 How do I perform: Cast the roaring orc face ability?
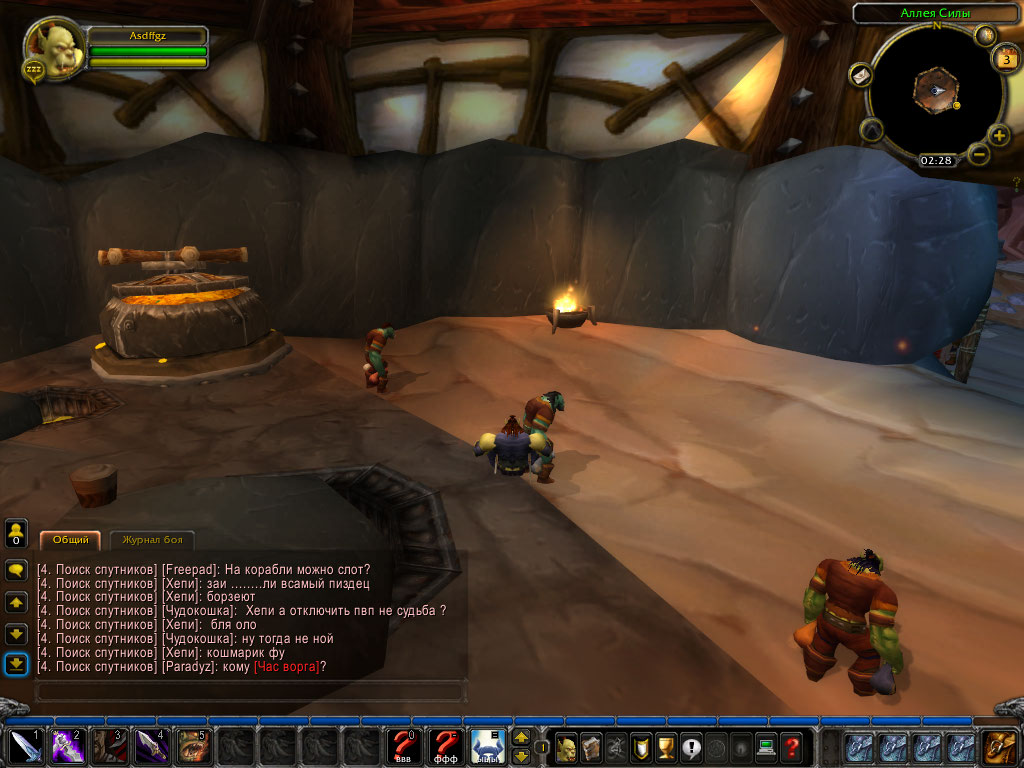click(194, 747)
